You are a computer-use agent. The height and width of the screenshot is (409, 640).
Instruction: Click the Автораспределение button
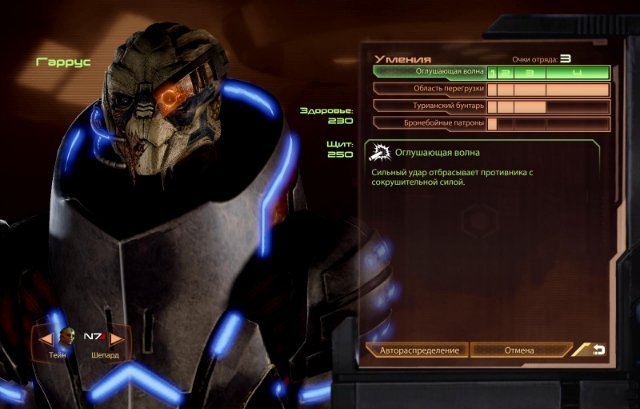418,351
